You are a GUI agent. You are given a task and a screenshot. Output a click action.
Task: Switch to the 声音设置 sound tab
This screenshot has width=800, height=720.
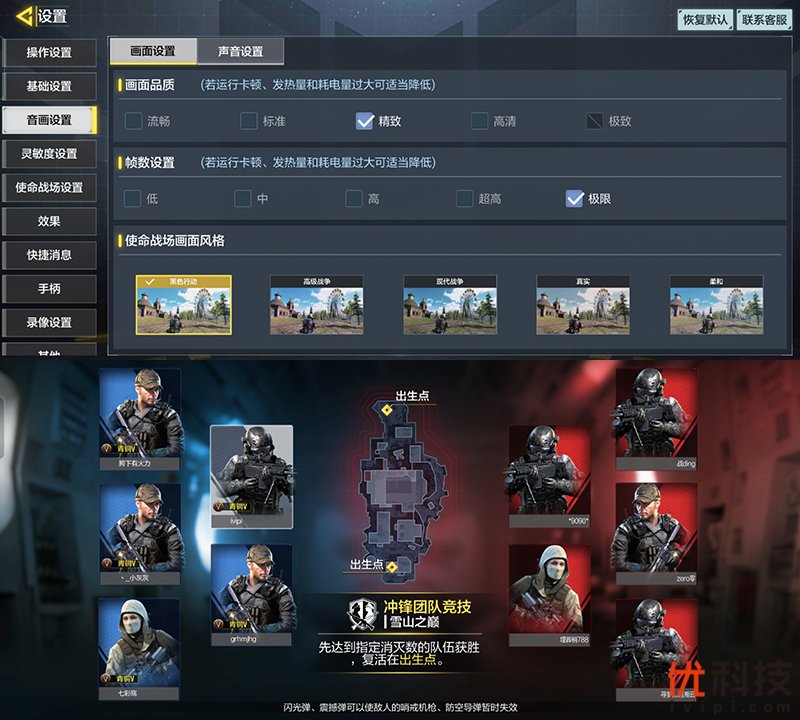(x=240, y=51)
